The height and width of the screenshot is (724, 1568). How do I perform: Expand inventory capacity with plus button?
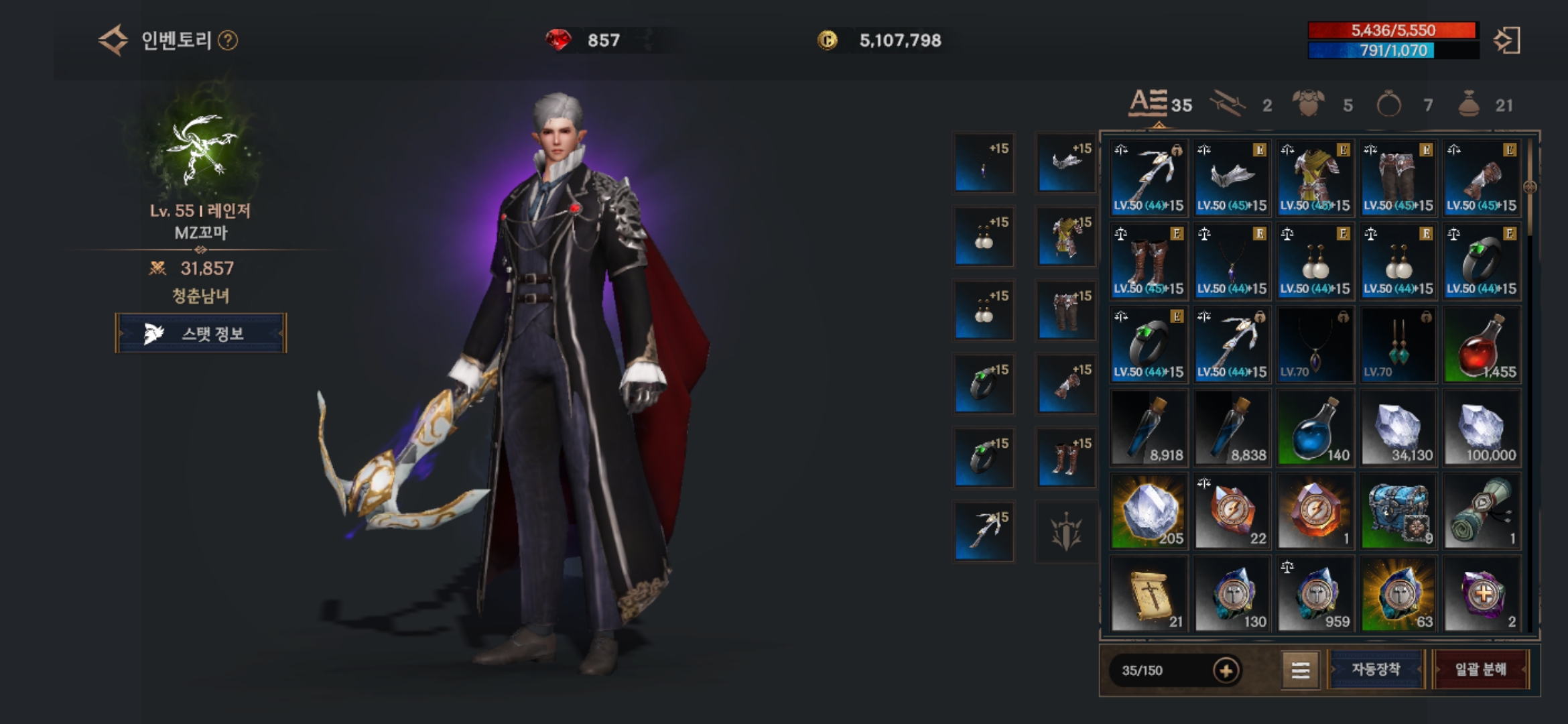click(1226, 670)
